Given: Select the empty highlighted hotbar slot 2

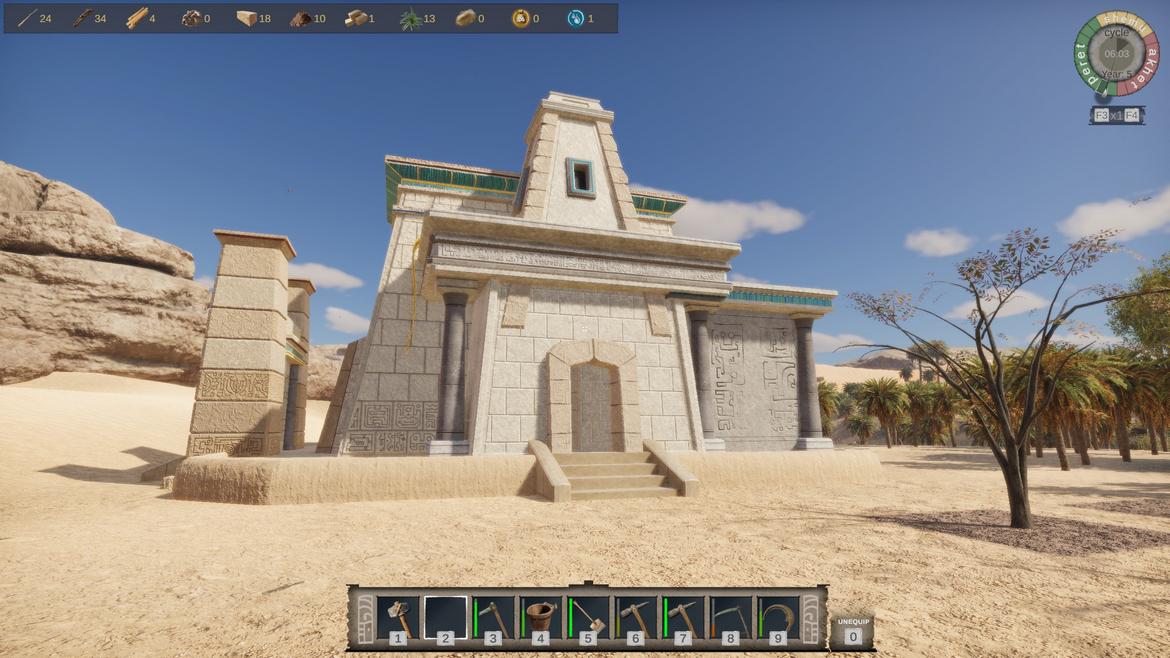Looking at the screenshot, I should pos(445,617).
